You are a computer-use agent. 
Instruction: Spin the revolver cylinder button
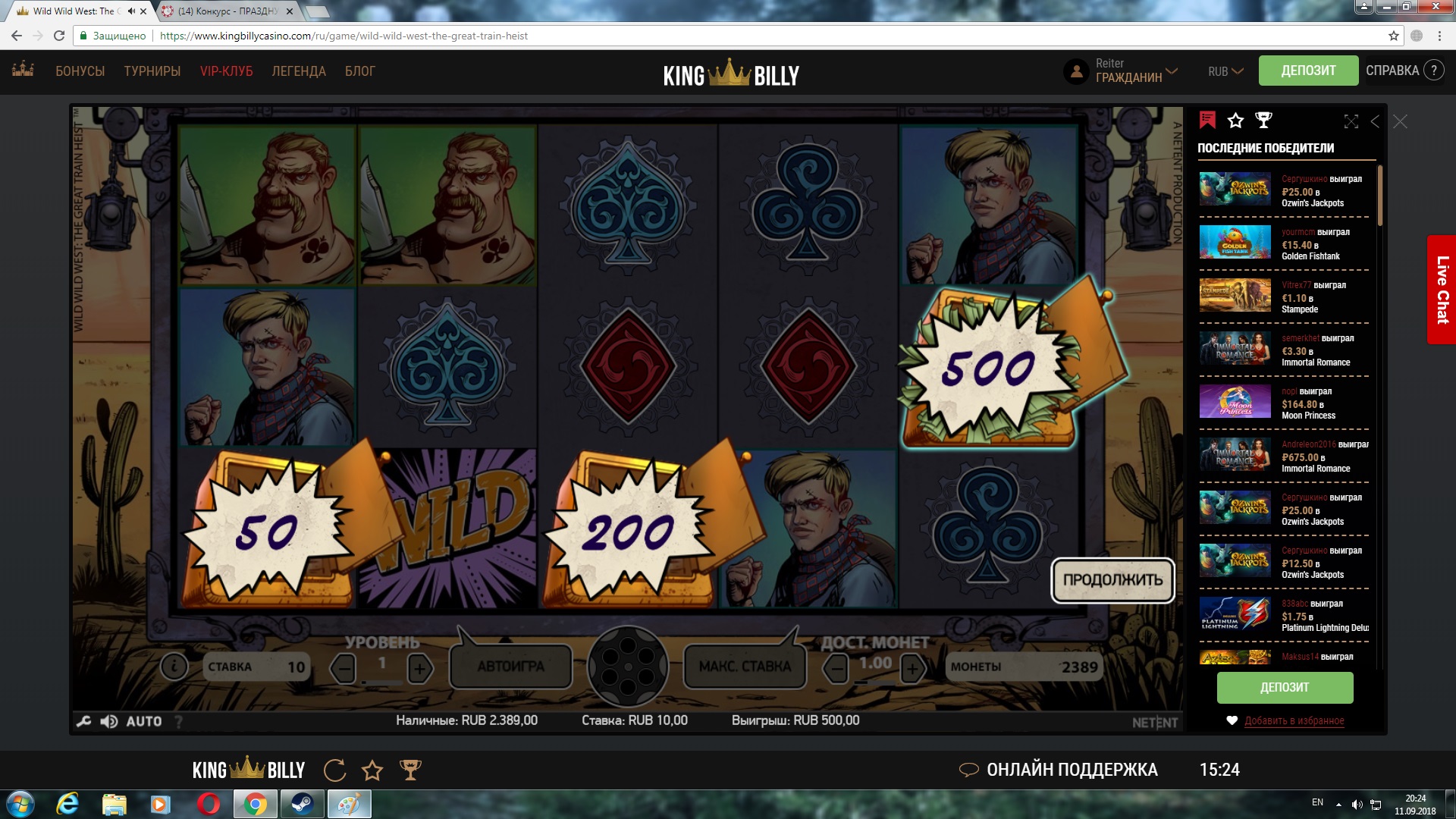click(x=628, y=666)
